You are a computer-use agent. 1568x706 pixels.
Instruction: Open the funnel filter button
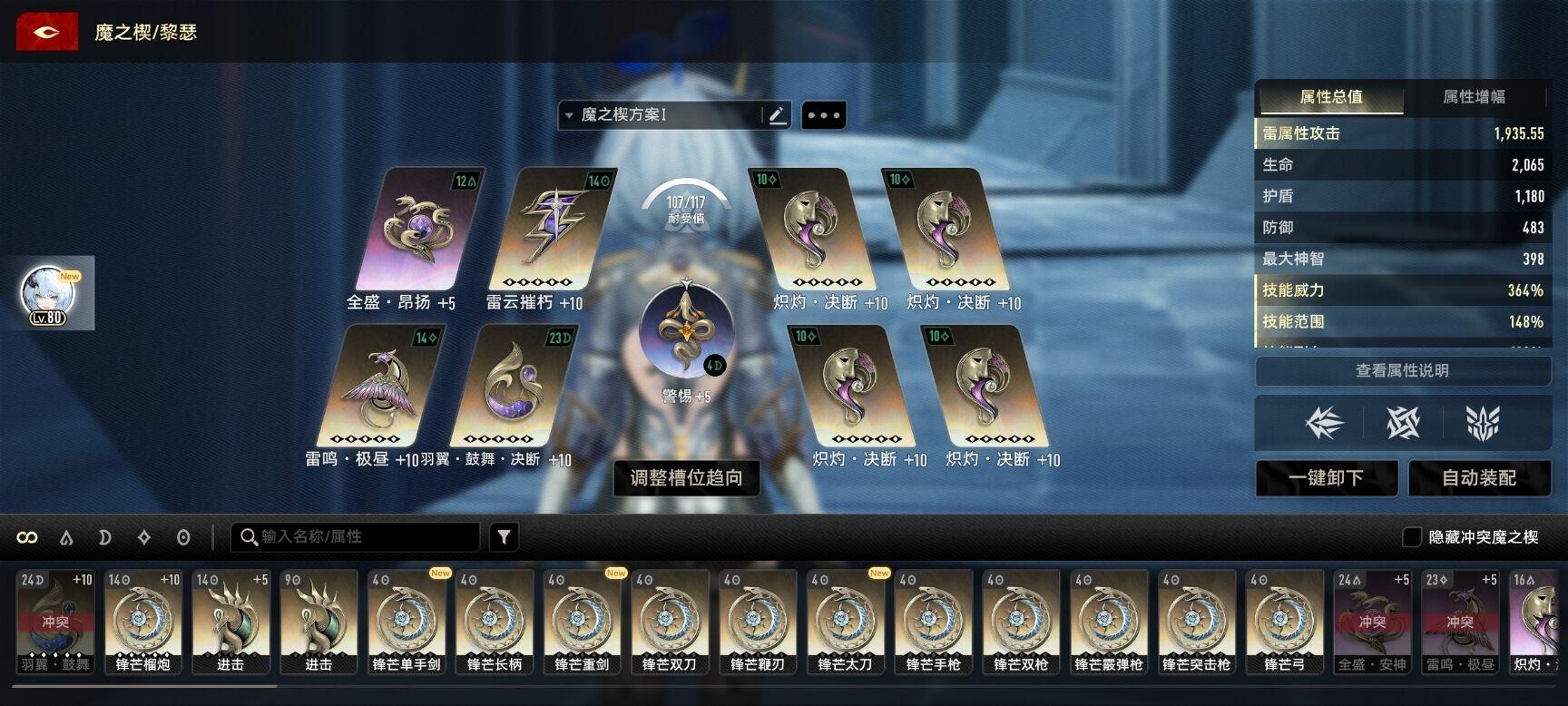point(504,537)
